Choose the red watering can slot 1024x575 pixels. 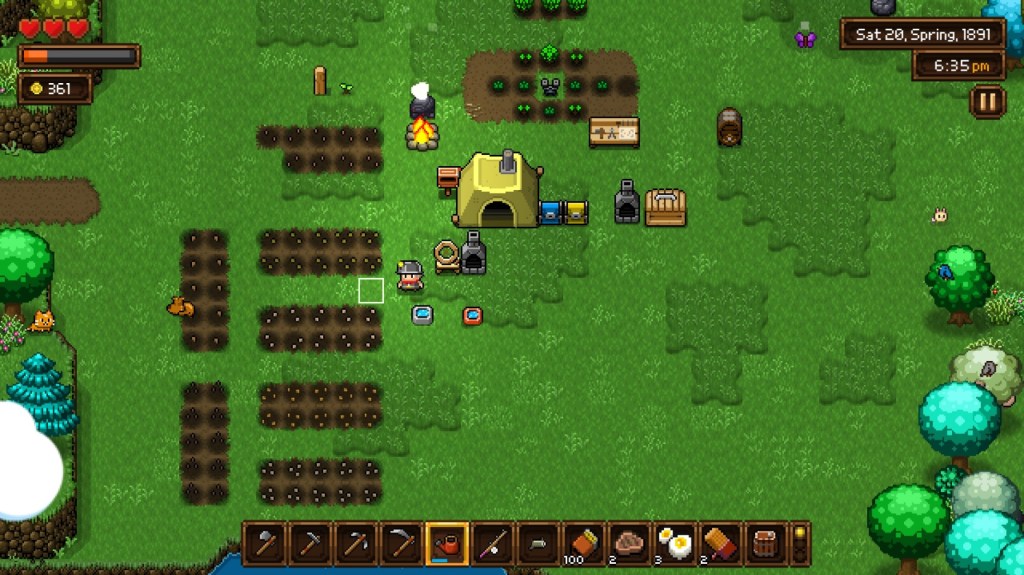pos(447,543)
